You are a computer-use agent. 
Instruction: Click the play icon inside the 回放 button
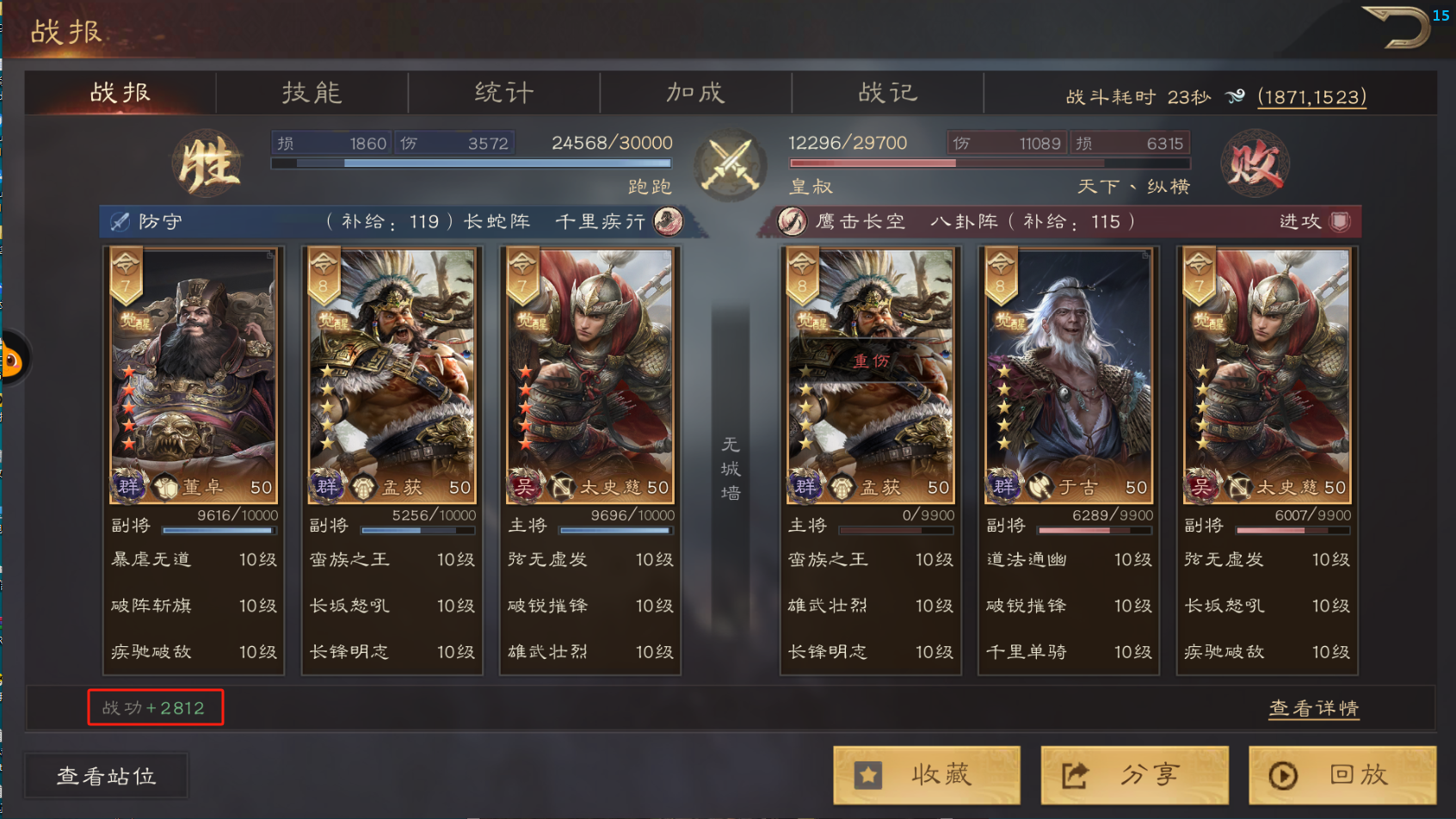[1281, 774]
